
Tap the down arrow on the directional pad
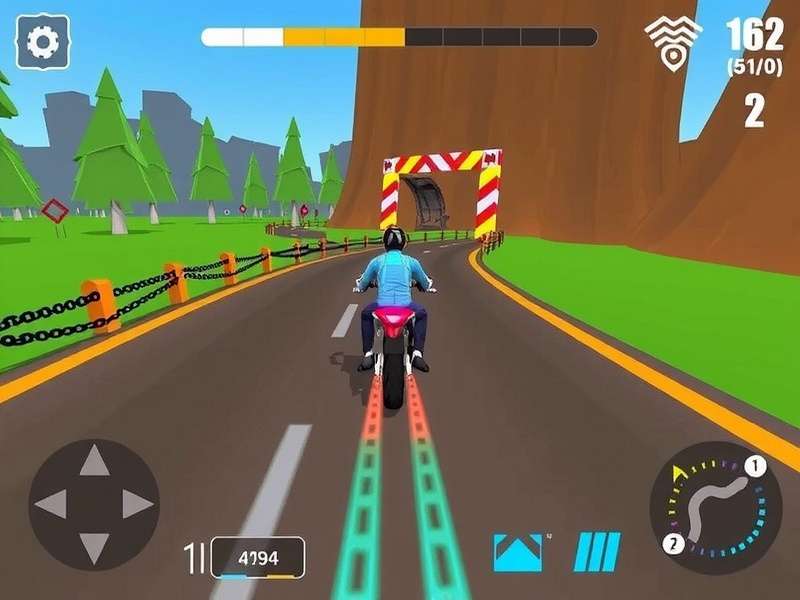tap(94, 547)
